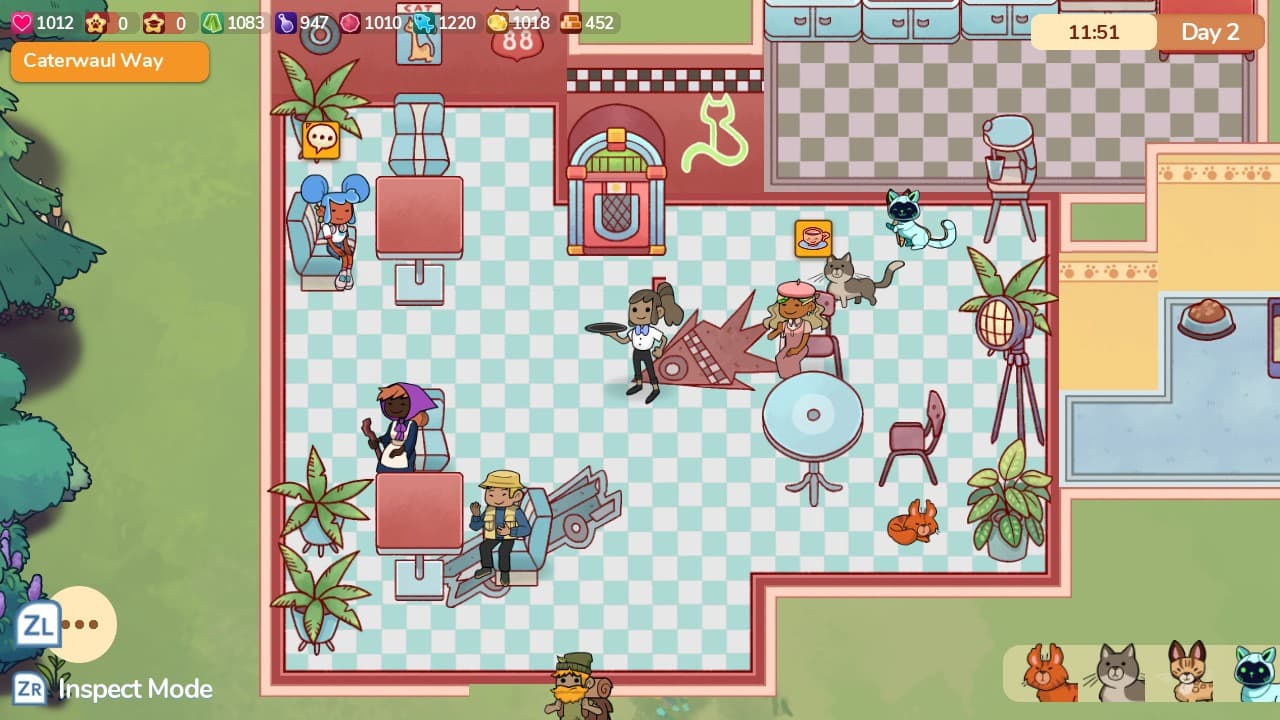1280x720 pixels.
Task: Click the pink flower resource icon
Action: (x=351, y=22)
